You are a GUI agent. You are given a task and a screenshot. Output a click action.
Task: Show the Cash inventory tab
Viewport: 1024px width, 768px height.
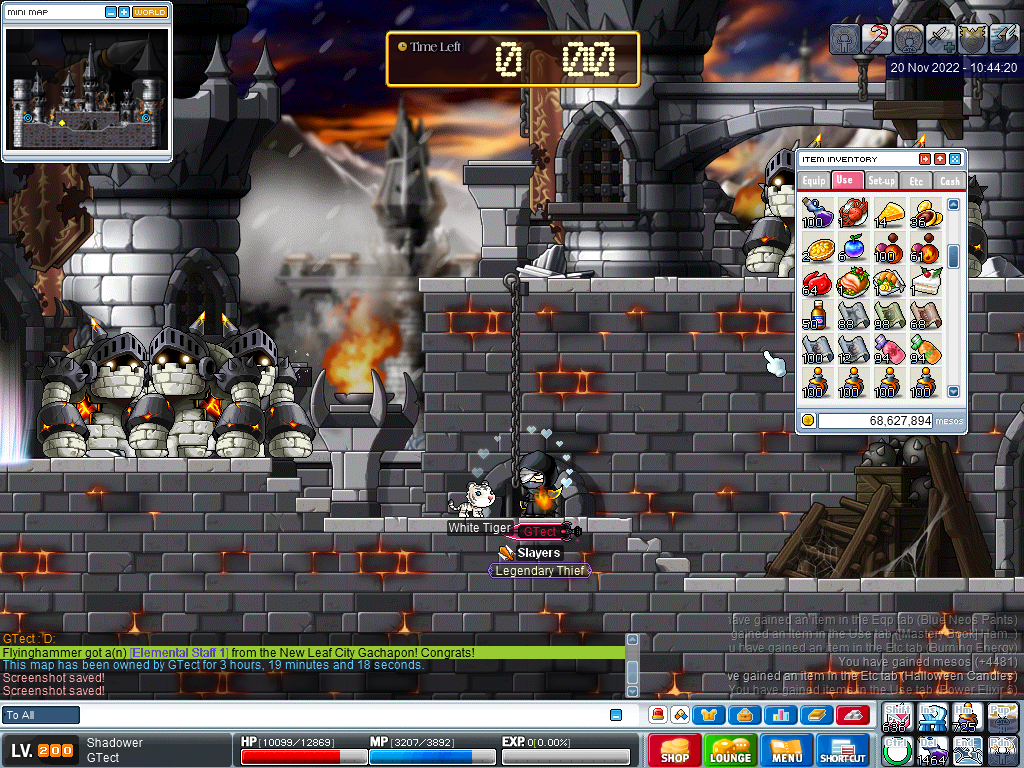949,181
